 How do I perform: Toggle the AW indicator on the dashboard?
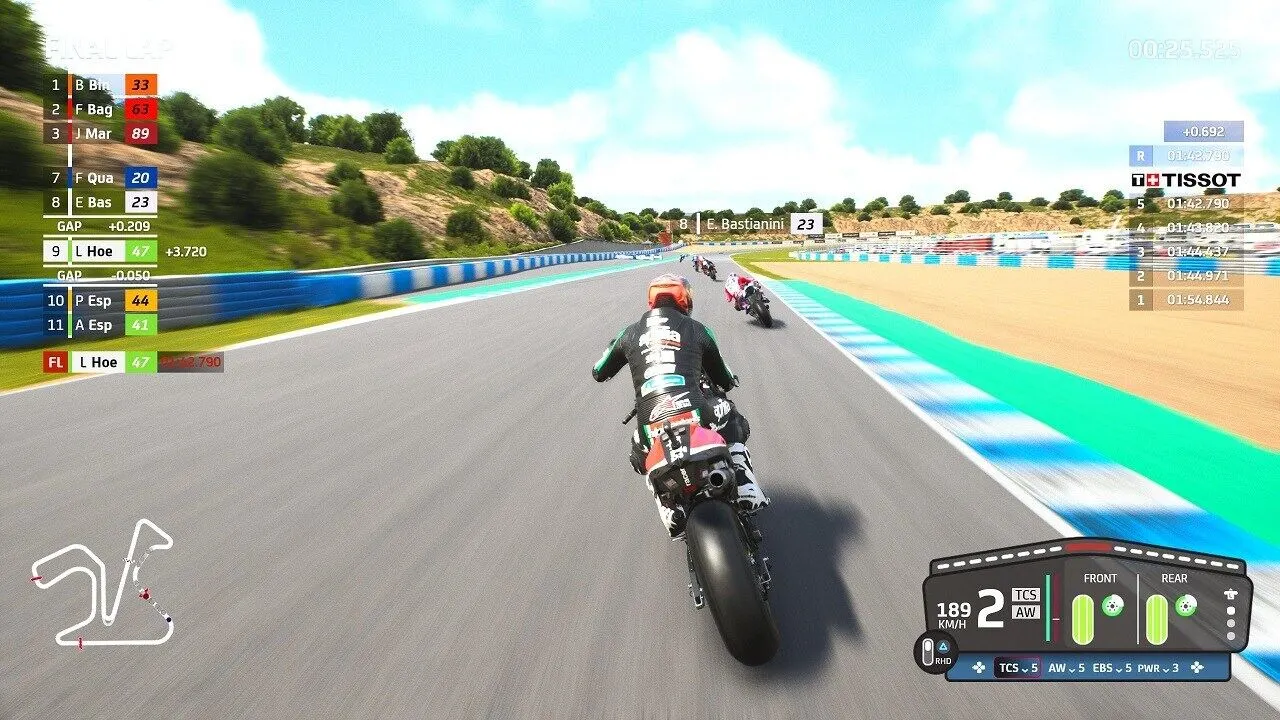pyautogui.click(x=1025, y=612)
